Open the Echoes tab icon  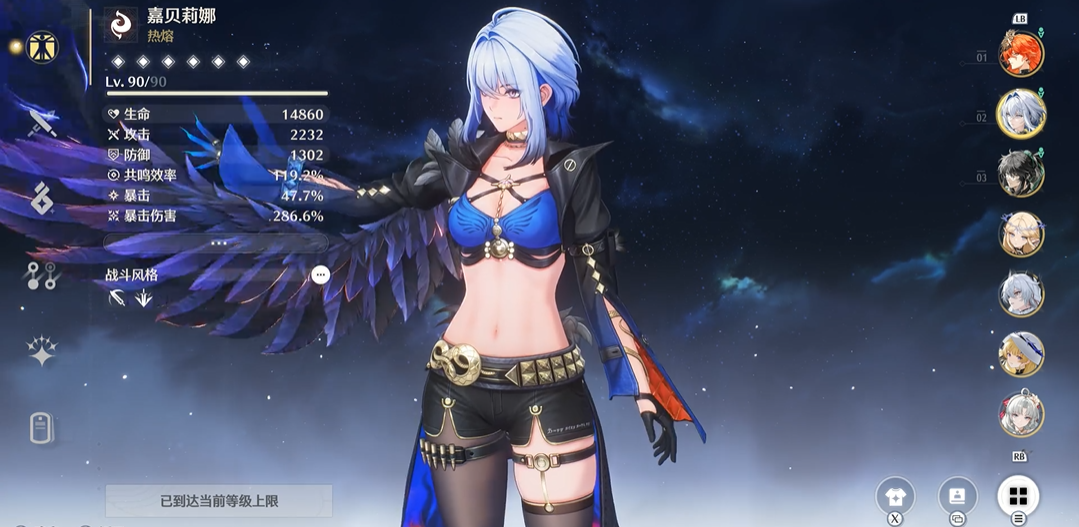41,199
